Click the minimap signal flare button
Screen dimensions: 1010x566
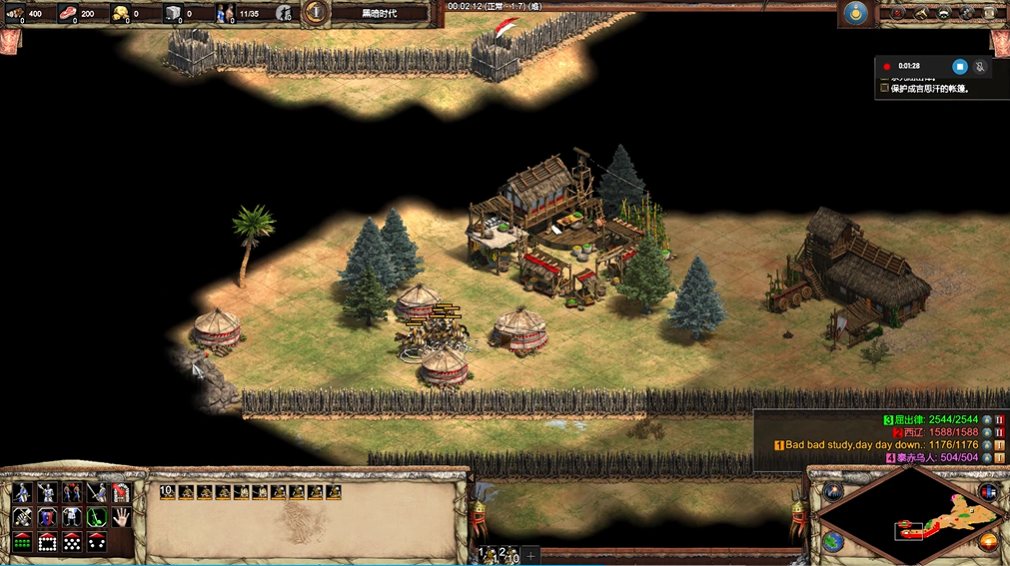tap(833, 492)
